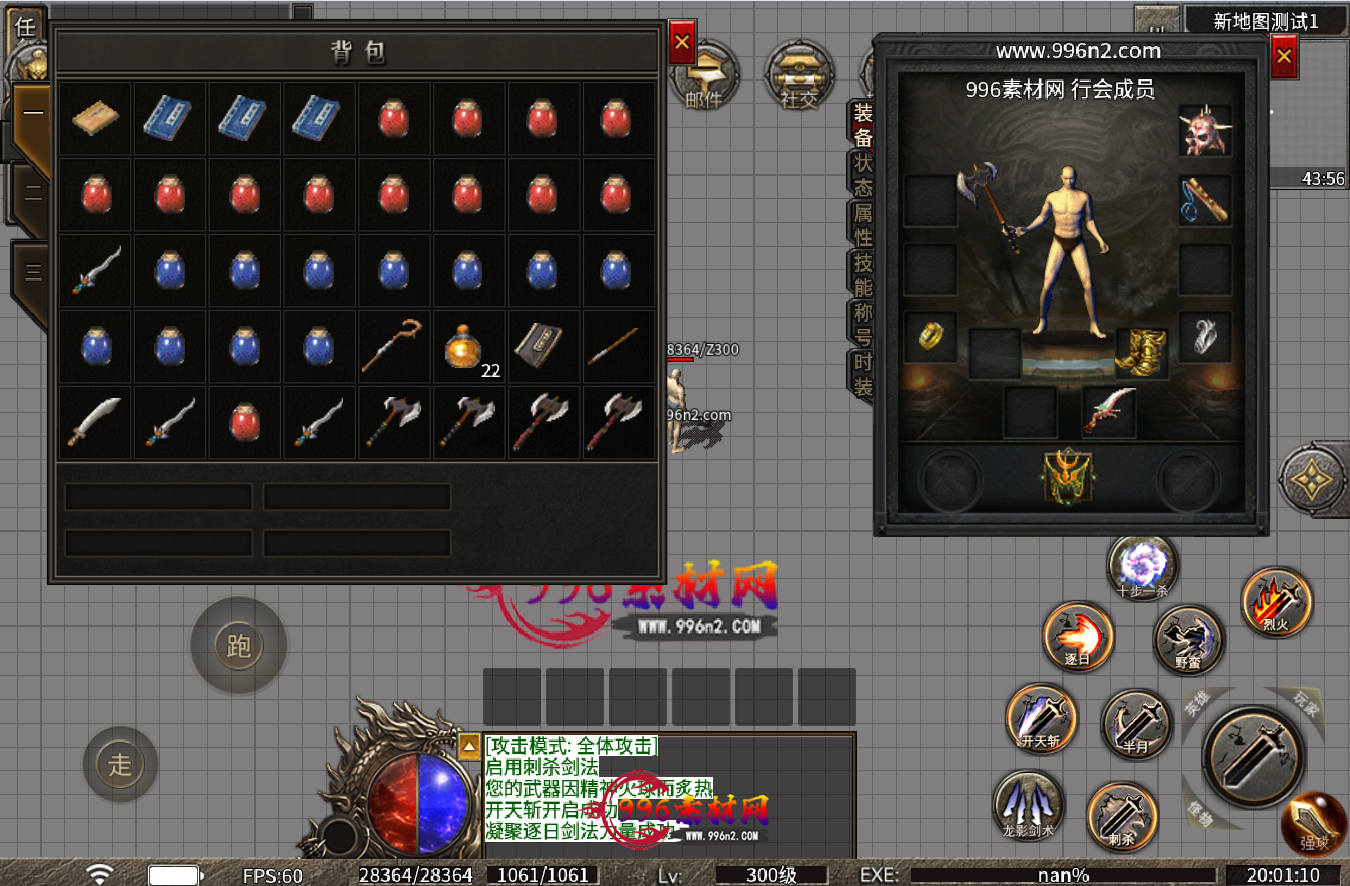Trigger the 野蛮 charge skill
Image resolution: width=1350 pixels, height=886 pixels.
coord(1188,640)
